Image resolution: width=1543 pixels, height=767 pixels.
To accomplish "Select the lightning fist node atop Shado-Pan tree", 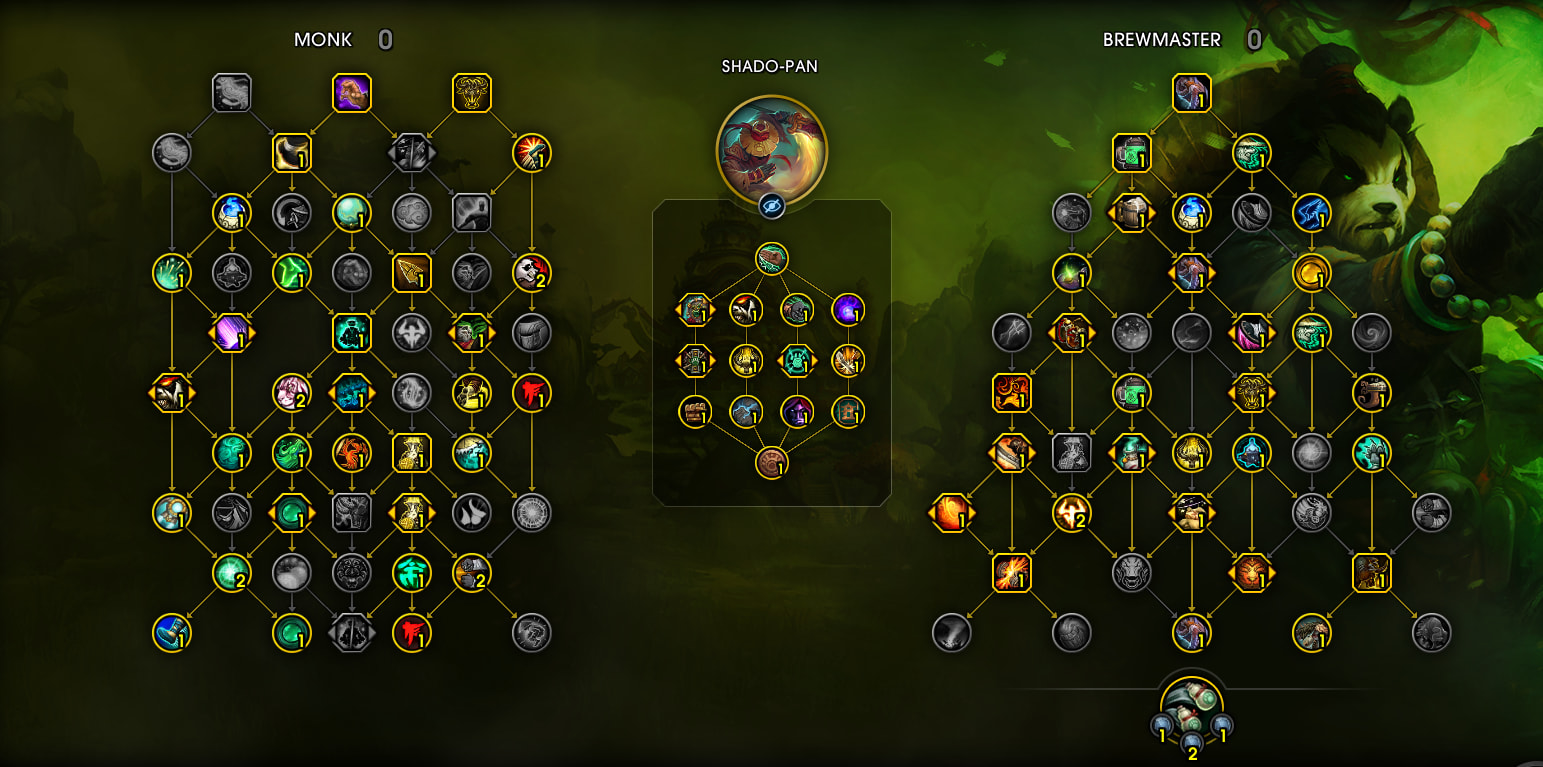I will 771,258.
